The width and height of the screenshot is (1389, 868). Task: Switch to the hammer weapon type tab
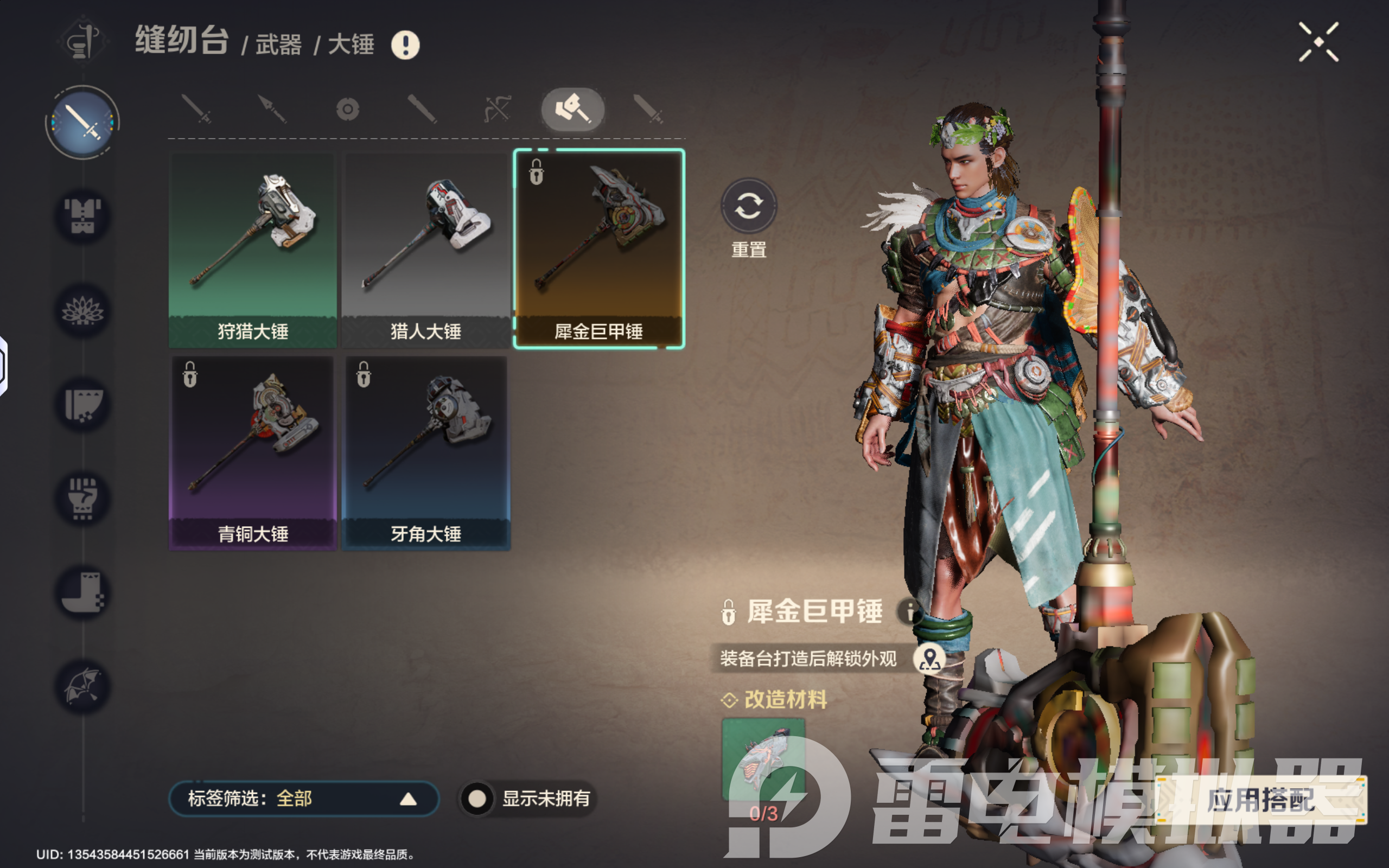coord(572,109)
